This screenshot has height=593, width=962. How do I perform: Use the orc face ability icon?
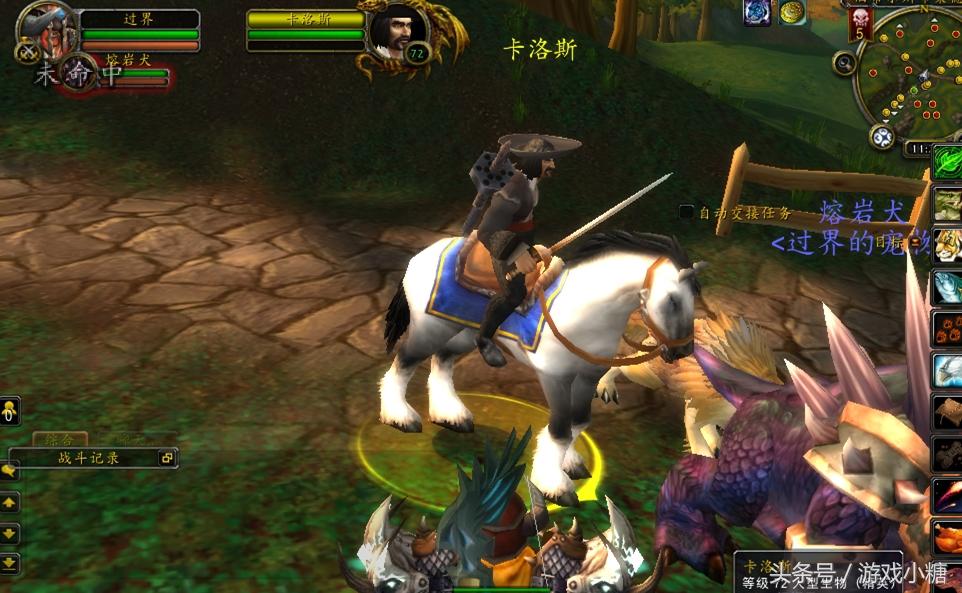tap(948, 205)
